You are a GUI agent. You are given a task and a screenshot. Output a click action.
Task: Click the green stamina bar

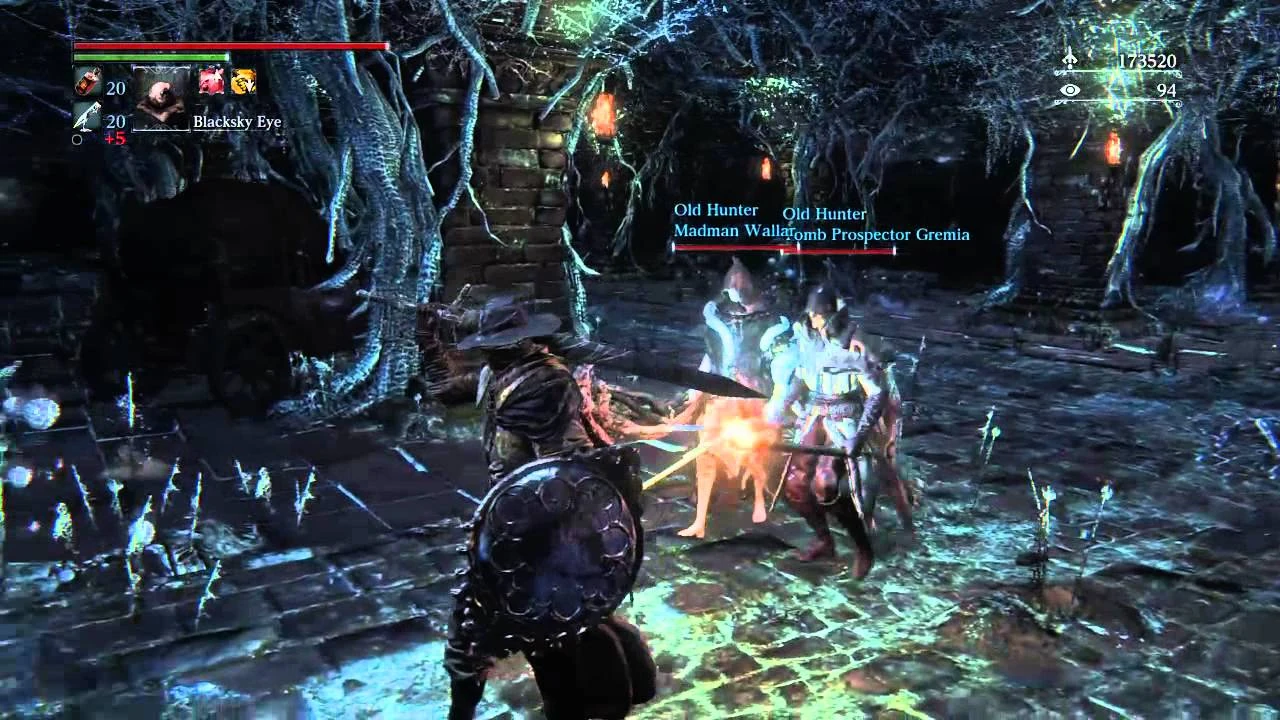(x=150, y=58)
